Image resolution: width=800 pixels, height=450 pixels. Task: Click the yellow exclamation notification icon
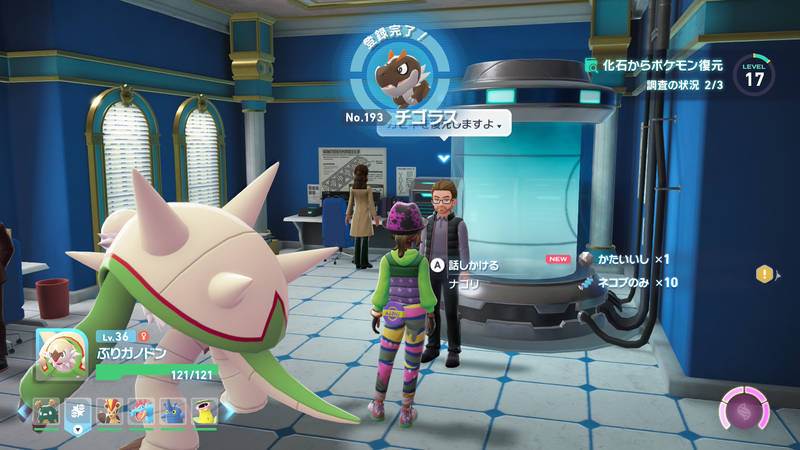[x=765, y=273]
